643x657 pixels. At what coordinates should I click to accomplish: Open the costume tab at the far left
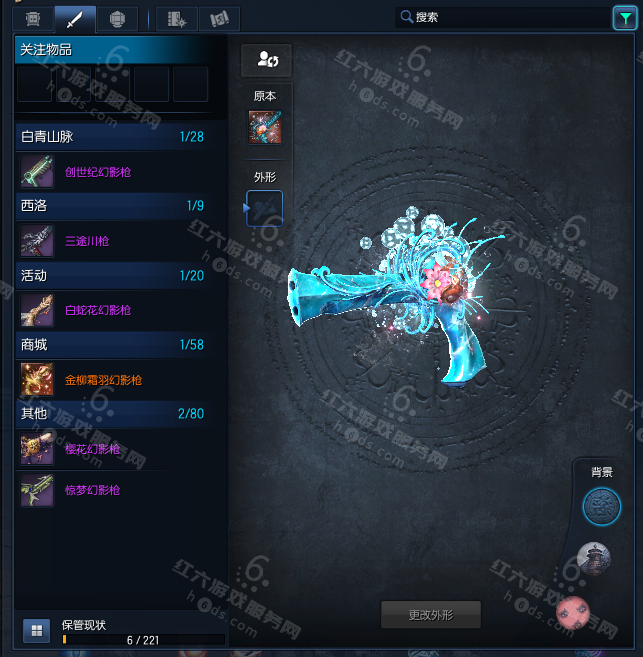click(33, 18)
